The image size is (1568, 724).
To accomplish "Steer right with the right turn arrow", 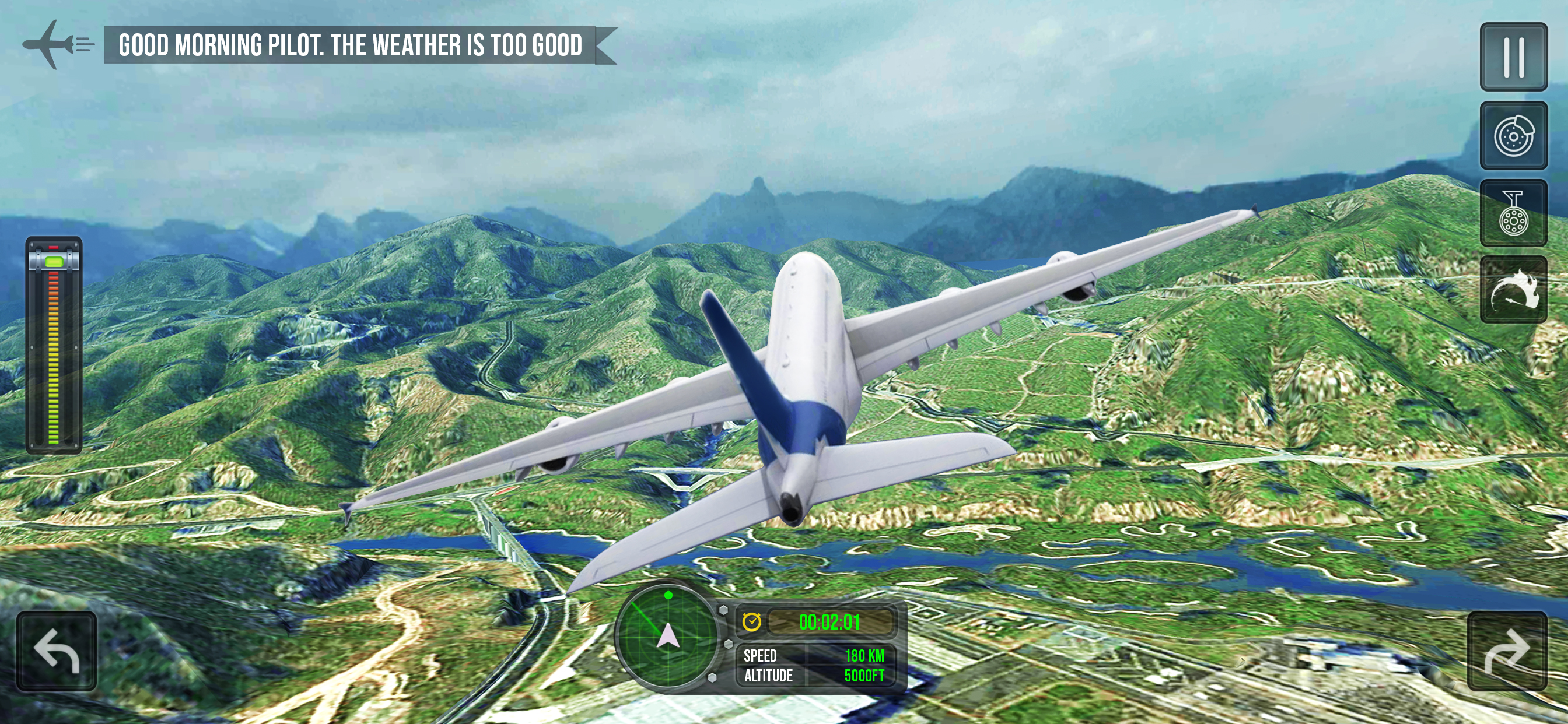I will click(x=1507, y=651).
